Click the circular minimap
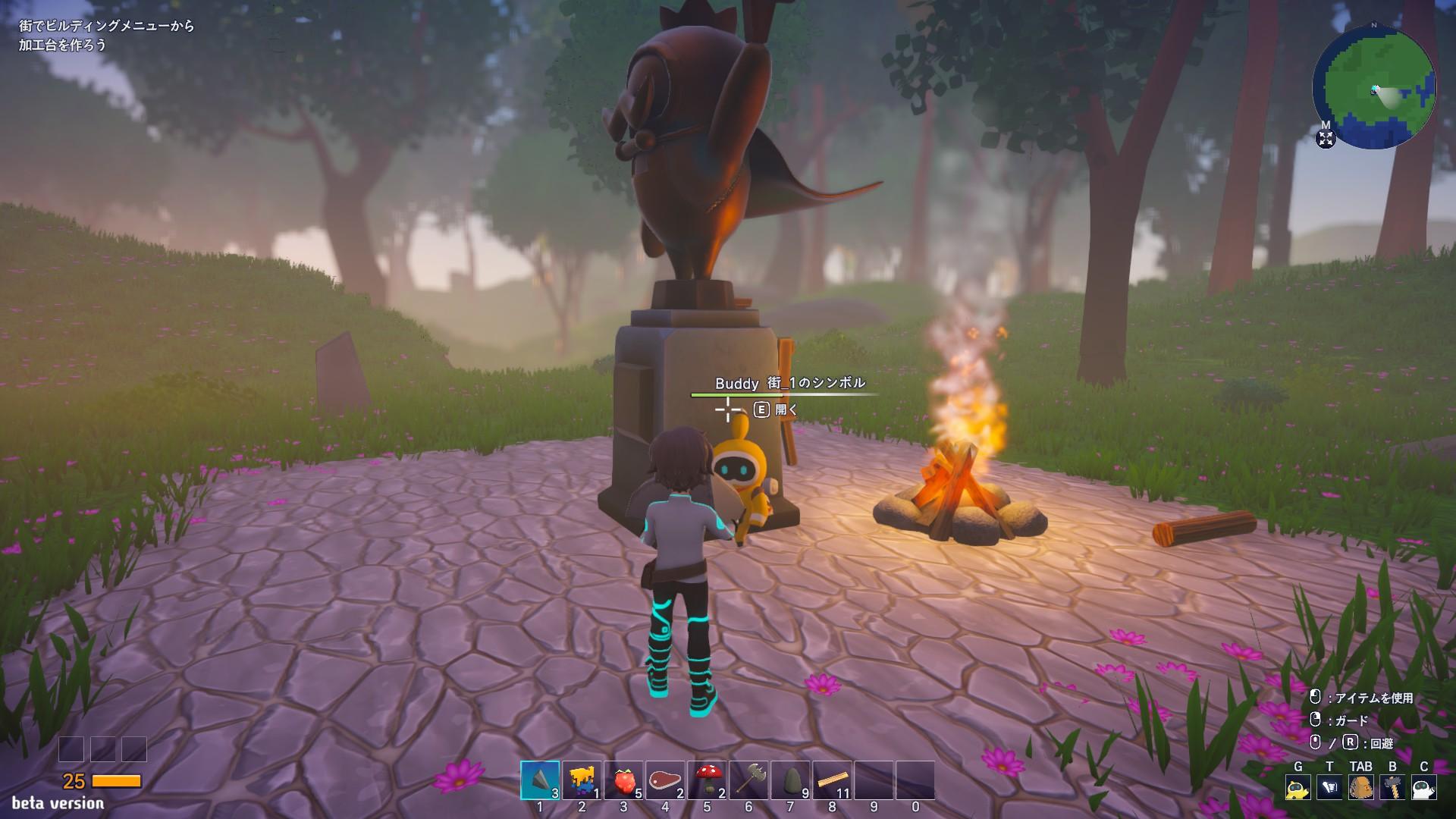Screen dimensions: 1456x819 click(1374, 89)
